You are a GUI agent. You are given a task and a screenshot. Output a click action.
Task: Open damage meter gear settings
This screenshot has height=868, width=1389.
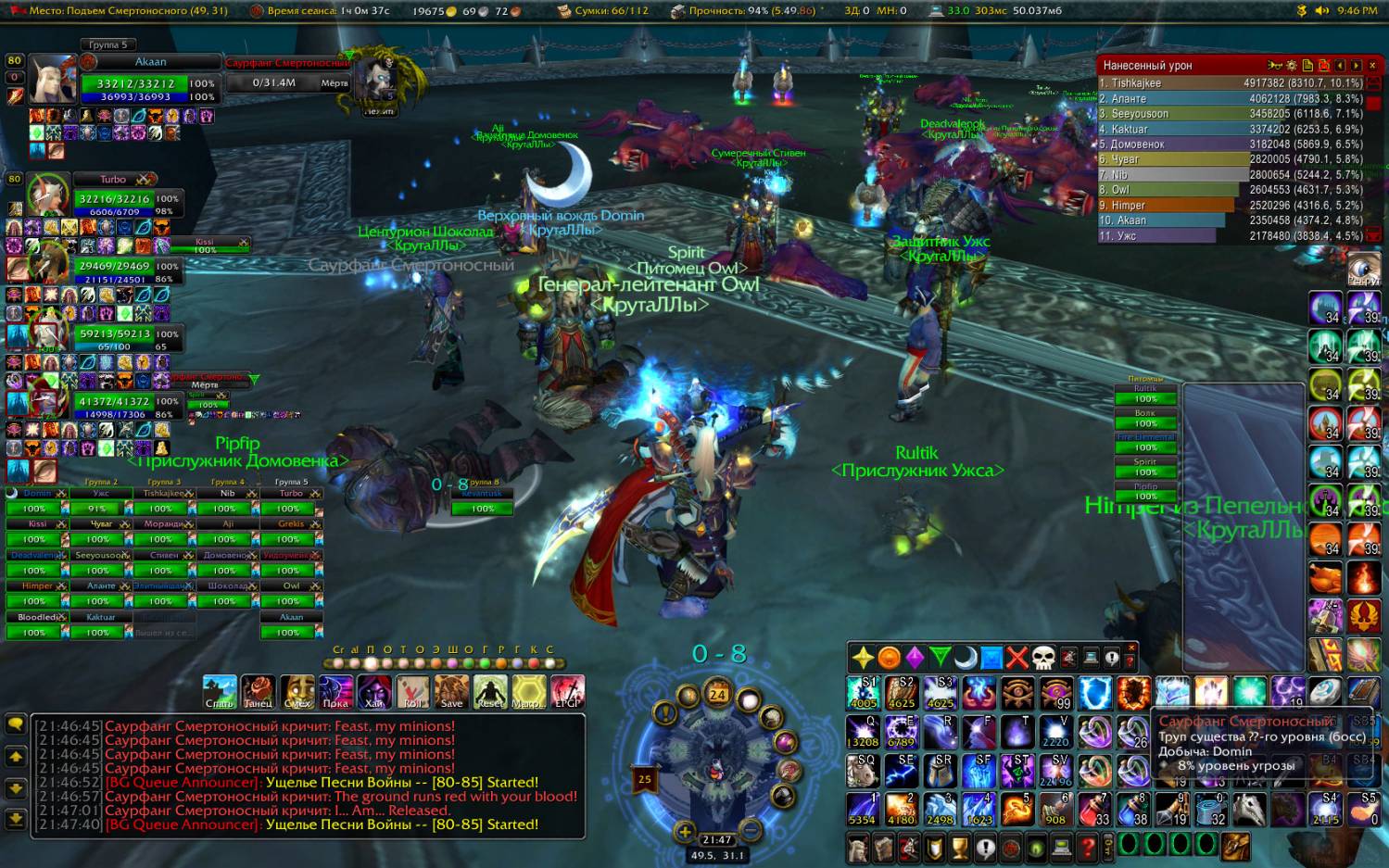(x=1291, y=66)
